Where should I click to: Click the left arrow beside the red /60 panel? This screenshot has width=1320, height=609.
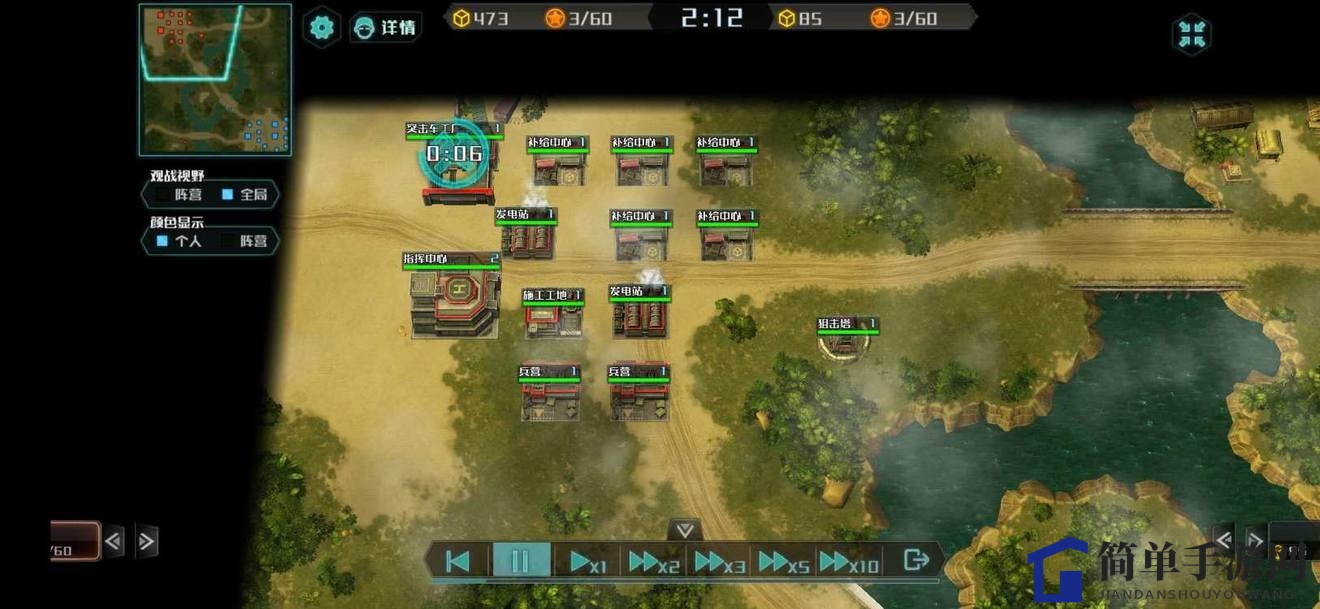pos(114,542)
